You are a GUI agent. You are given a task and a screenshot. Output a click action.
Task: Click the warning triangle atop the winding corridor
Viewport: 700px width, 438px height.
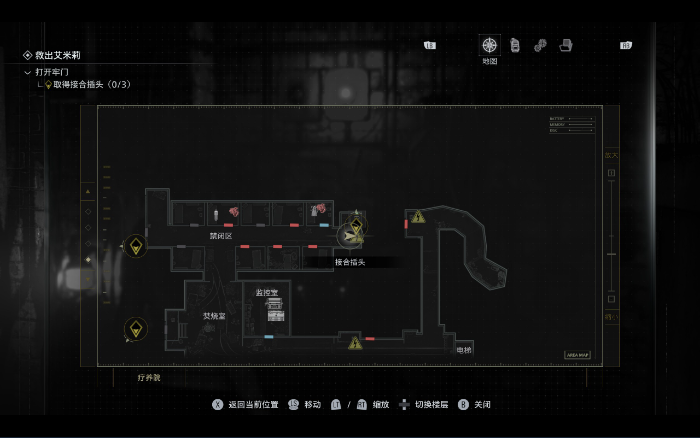tap(418, 216)
